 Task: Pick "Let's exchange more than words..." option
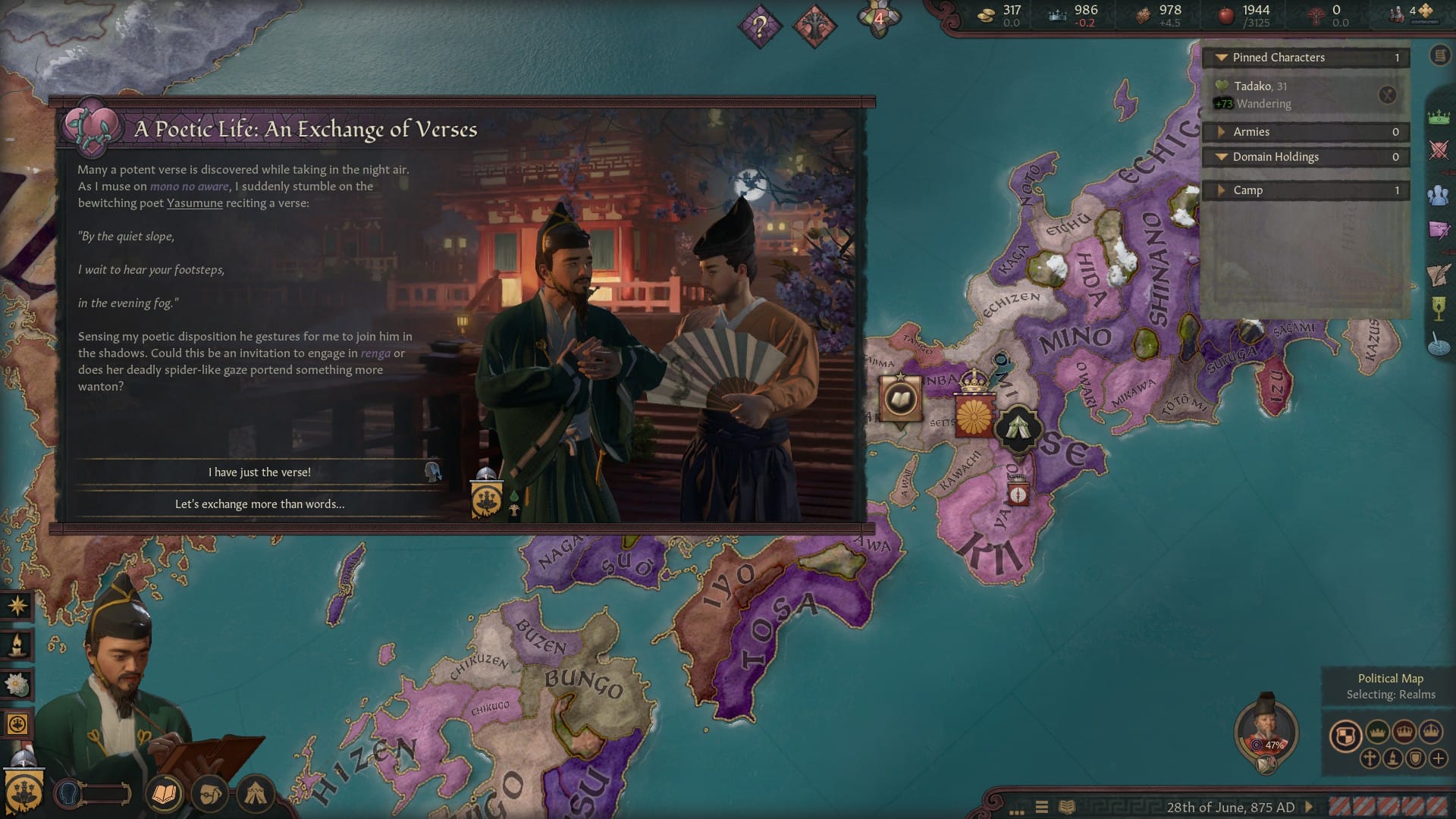[259, 504]
